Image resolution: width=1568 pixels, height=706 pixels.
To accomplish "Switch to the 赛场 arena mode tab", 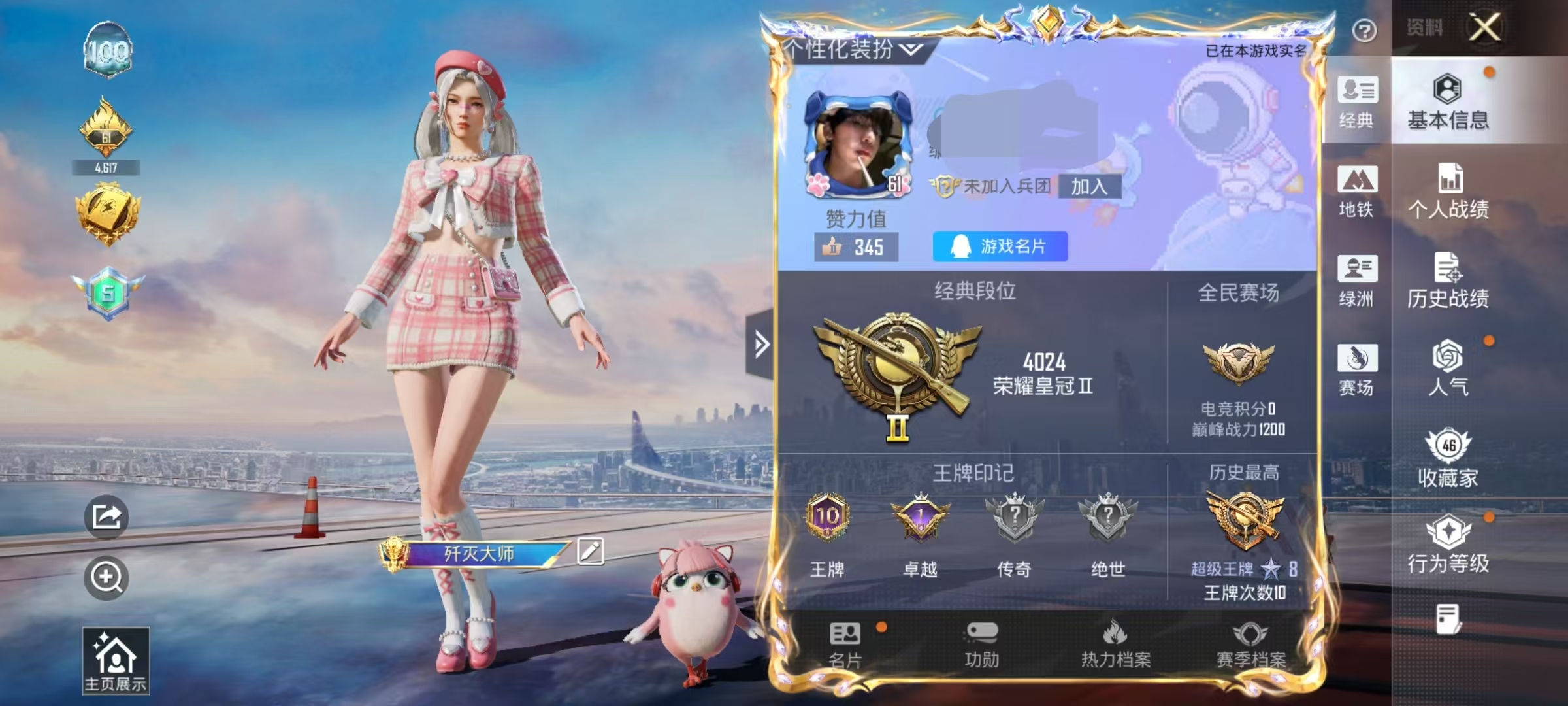I will (1357, 369).
